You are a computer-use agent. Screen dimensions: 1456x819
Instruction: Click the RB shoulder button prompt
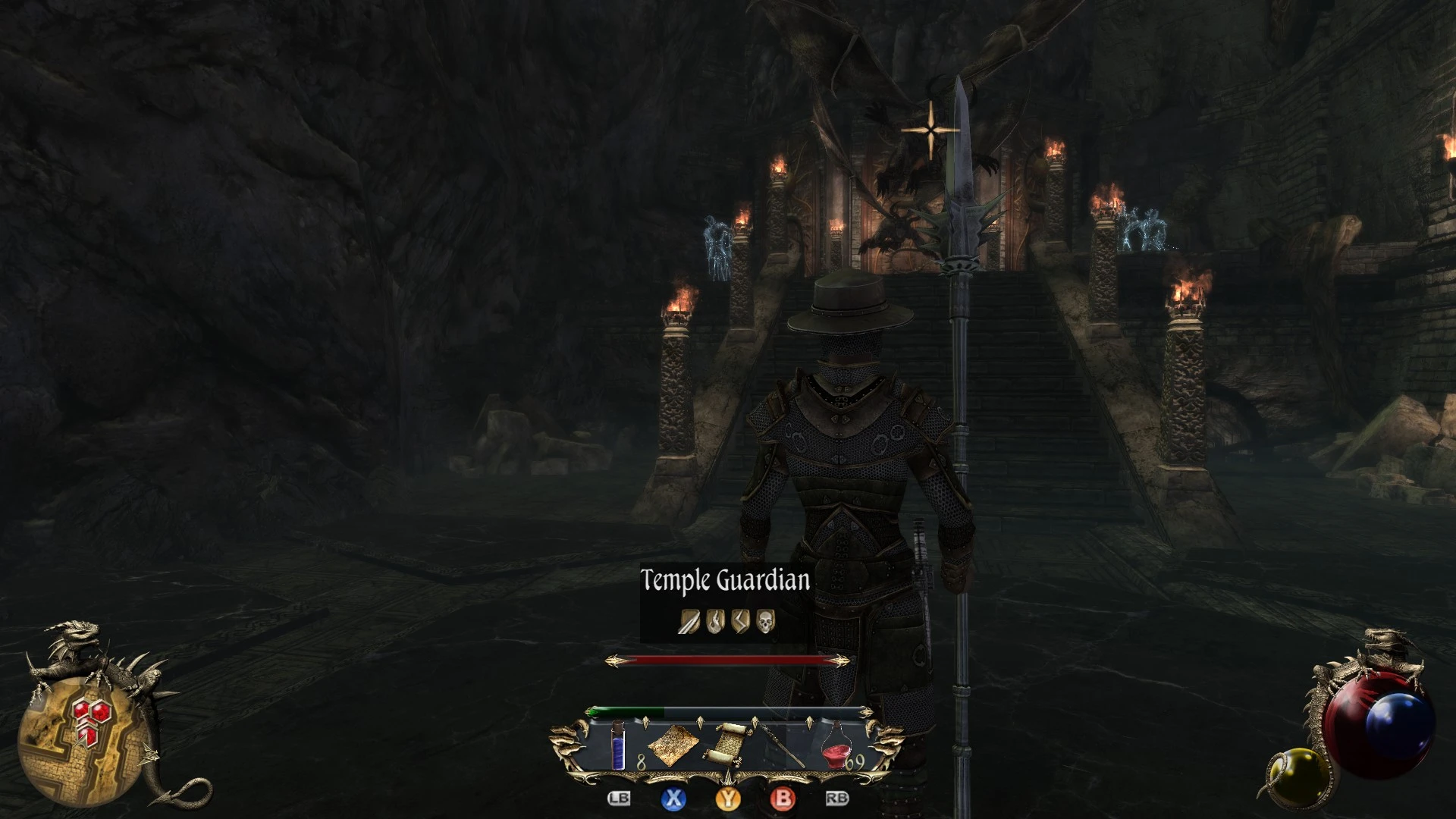(x=837, y=799)
